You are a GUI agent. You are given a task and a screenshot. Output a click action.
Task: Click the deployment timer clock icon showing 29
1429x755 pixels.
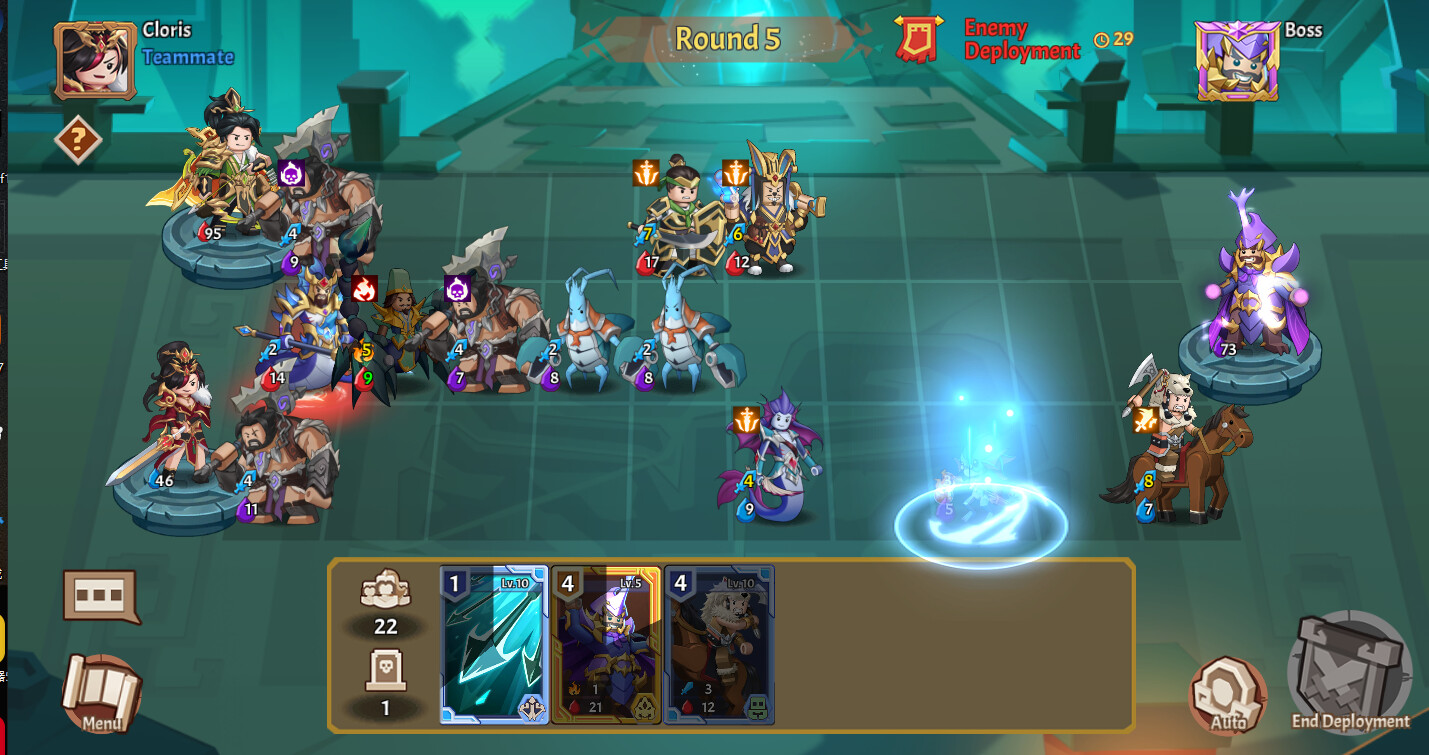click(1100, 40)
